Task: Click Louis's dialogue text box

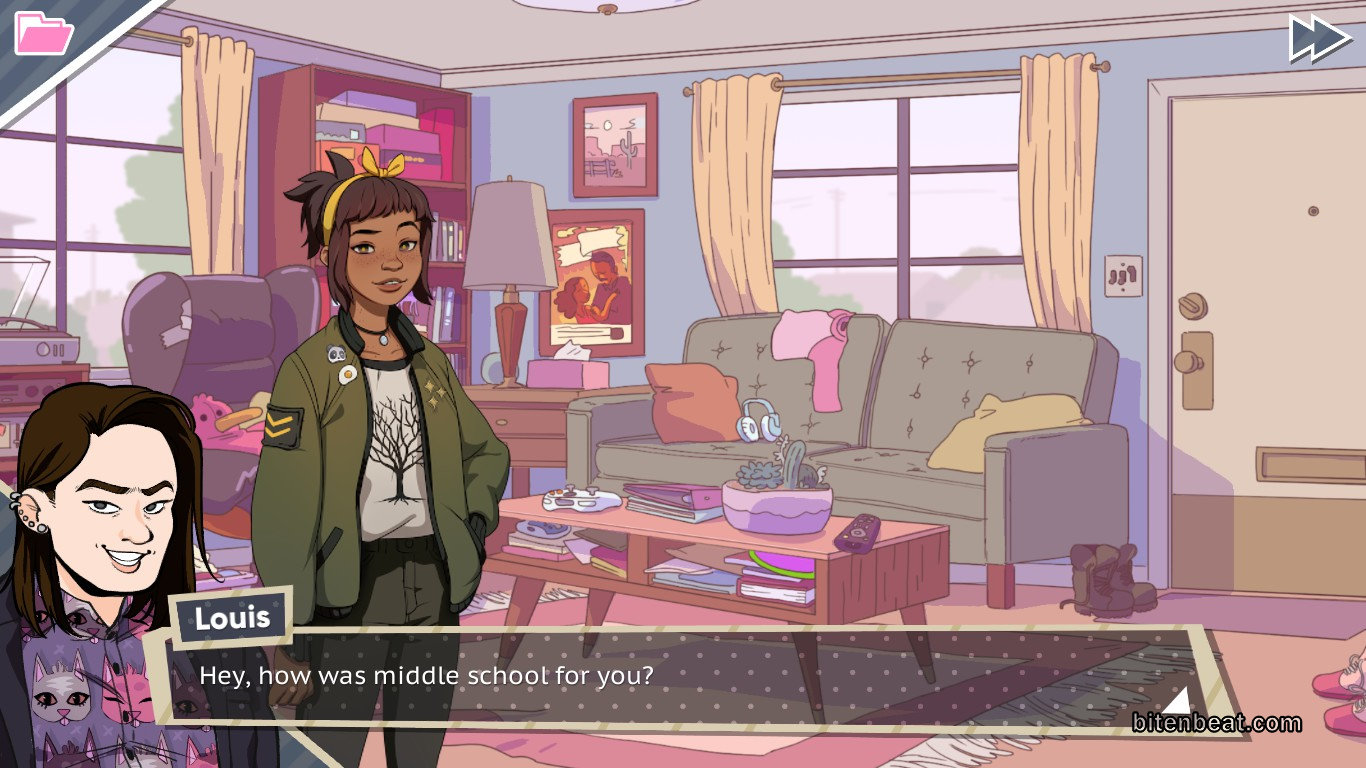Action: (x=680, y=677)
